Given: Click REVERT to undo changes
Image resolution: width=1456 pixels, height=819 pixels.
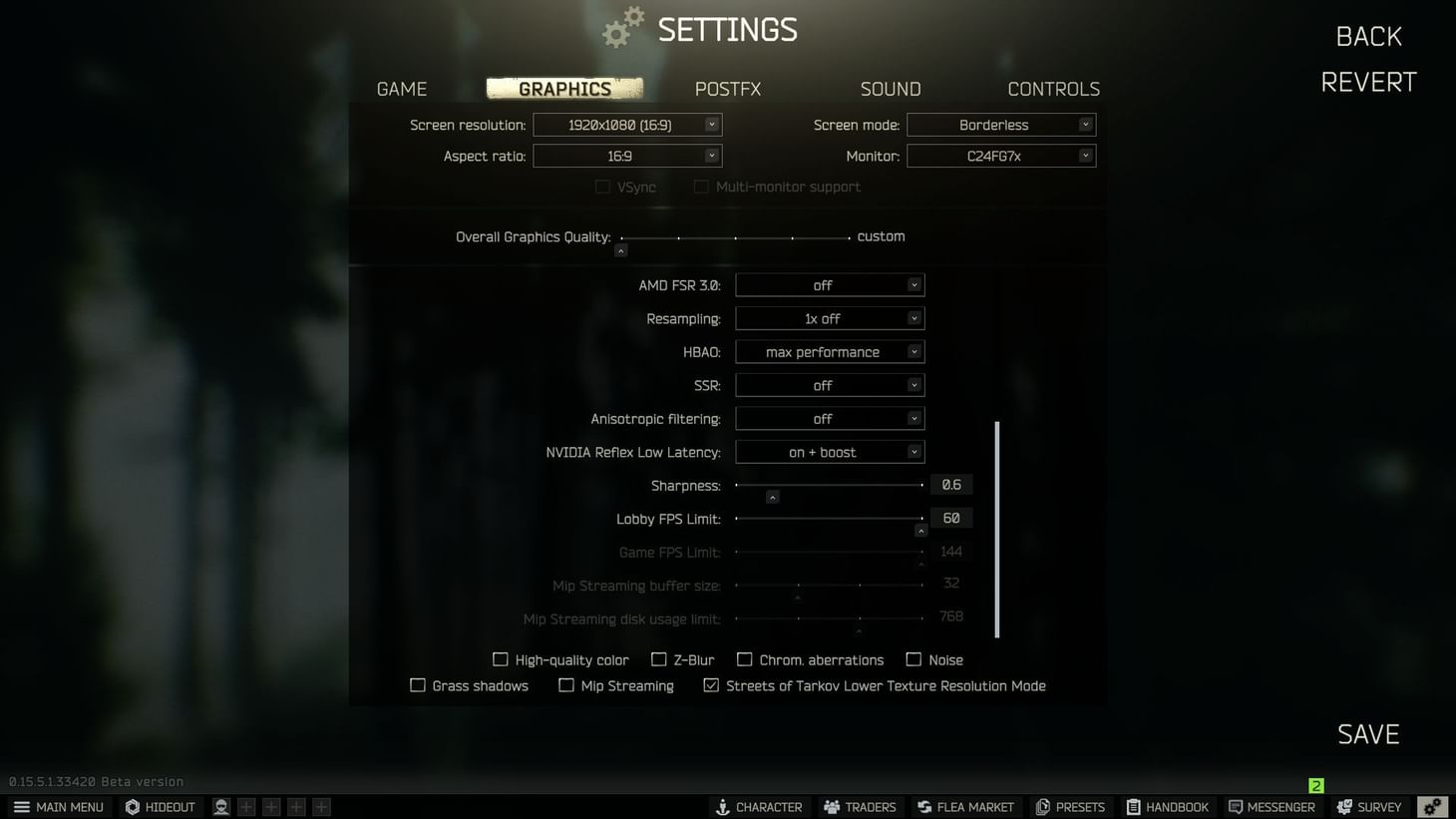Looking at the screenshot, I should 1367,82.
